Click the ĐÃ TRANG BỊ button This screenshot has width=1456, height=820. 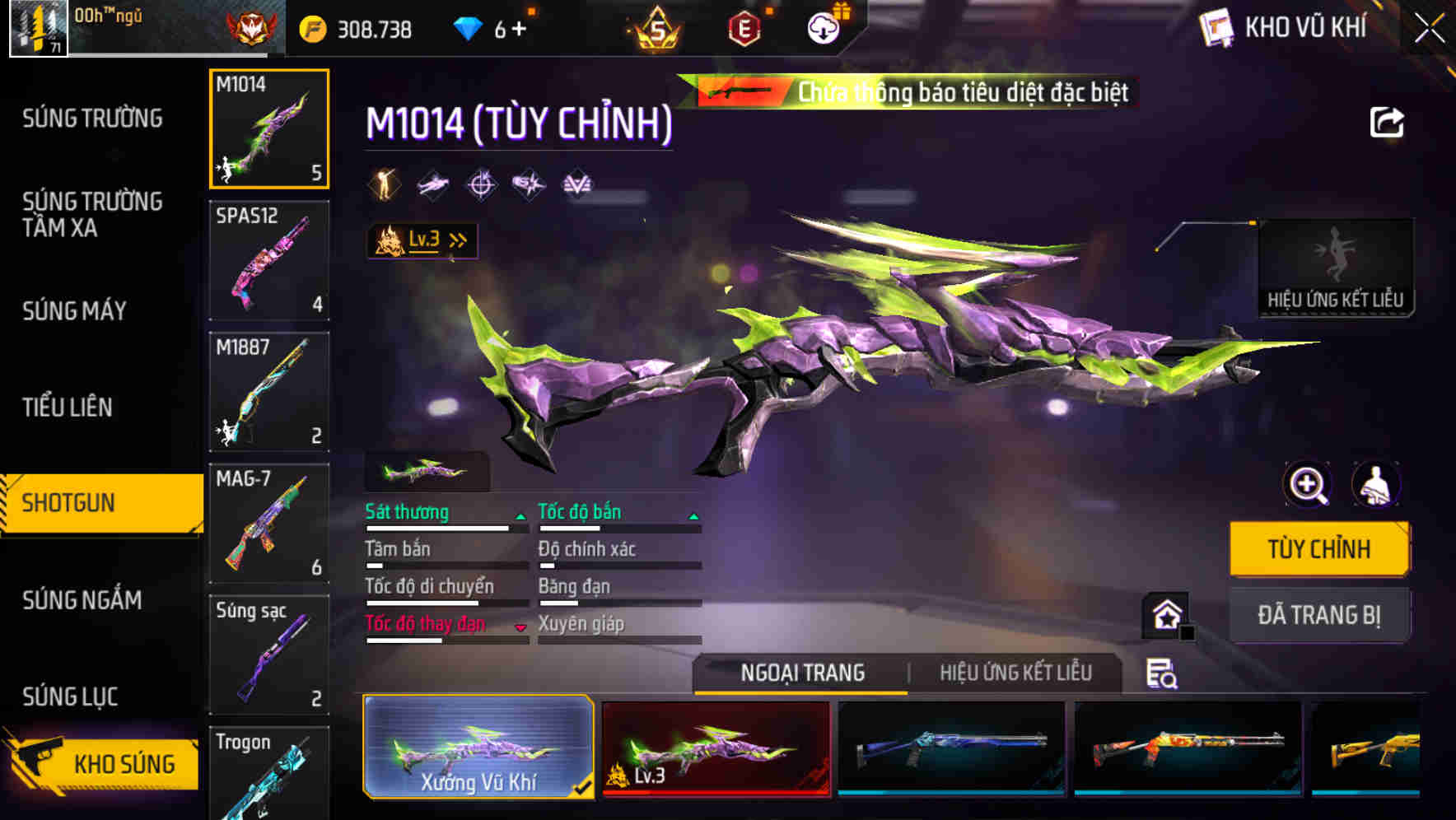coord(1319,615)
